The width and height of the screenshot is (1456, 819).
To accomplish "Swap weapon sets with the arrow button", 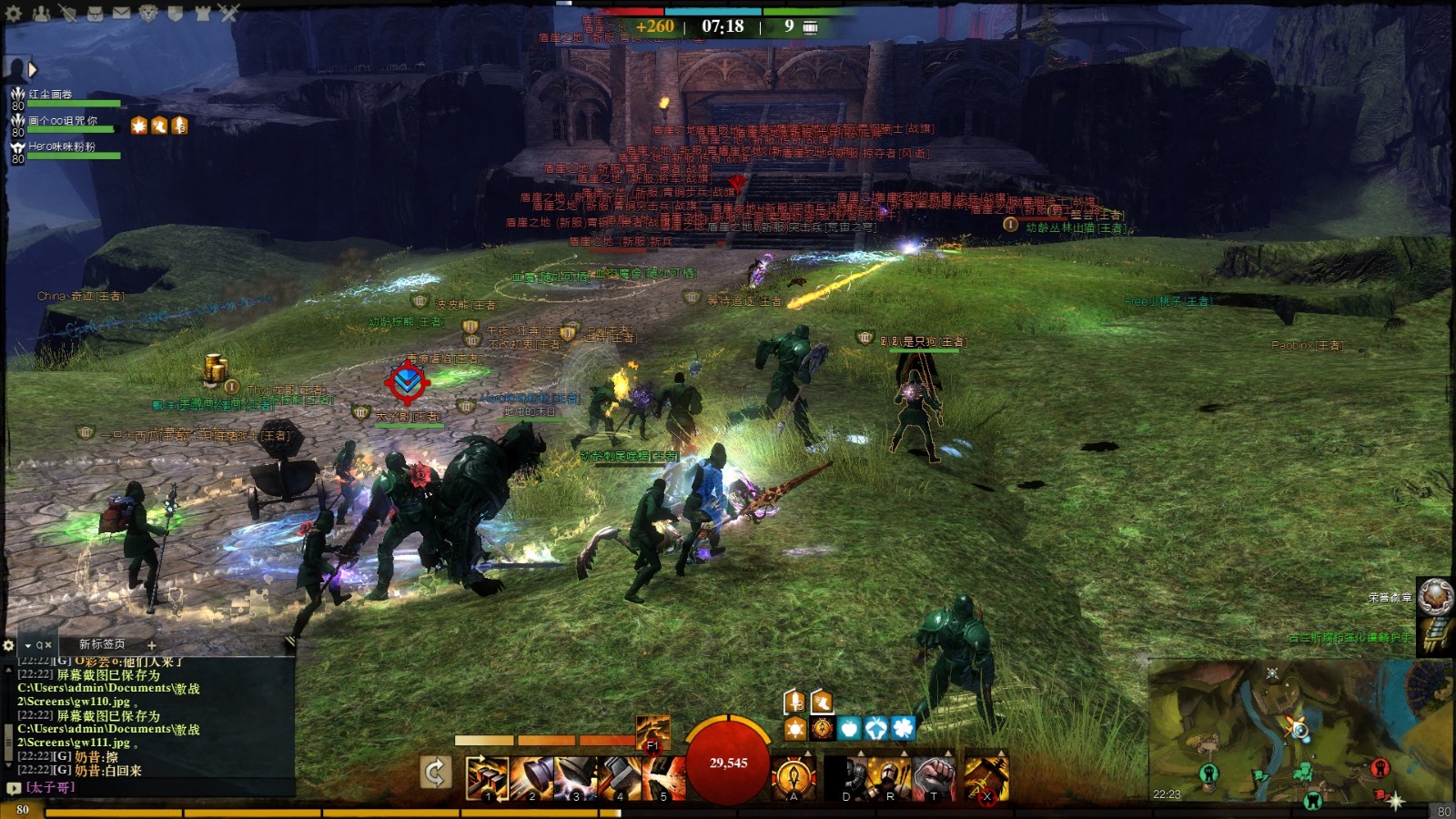I will (x=436, y=773).
